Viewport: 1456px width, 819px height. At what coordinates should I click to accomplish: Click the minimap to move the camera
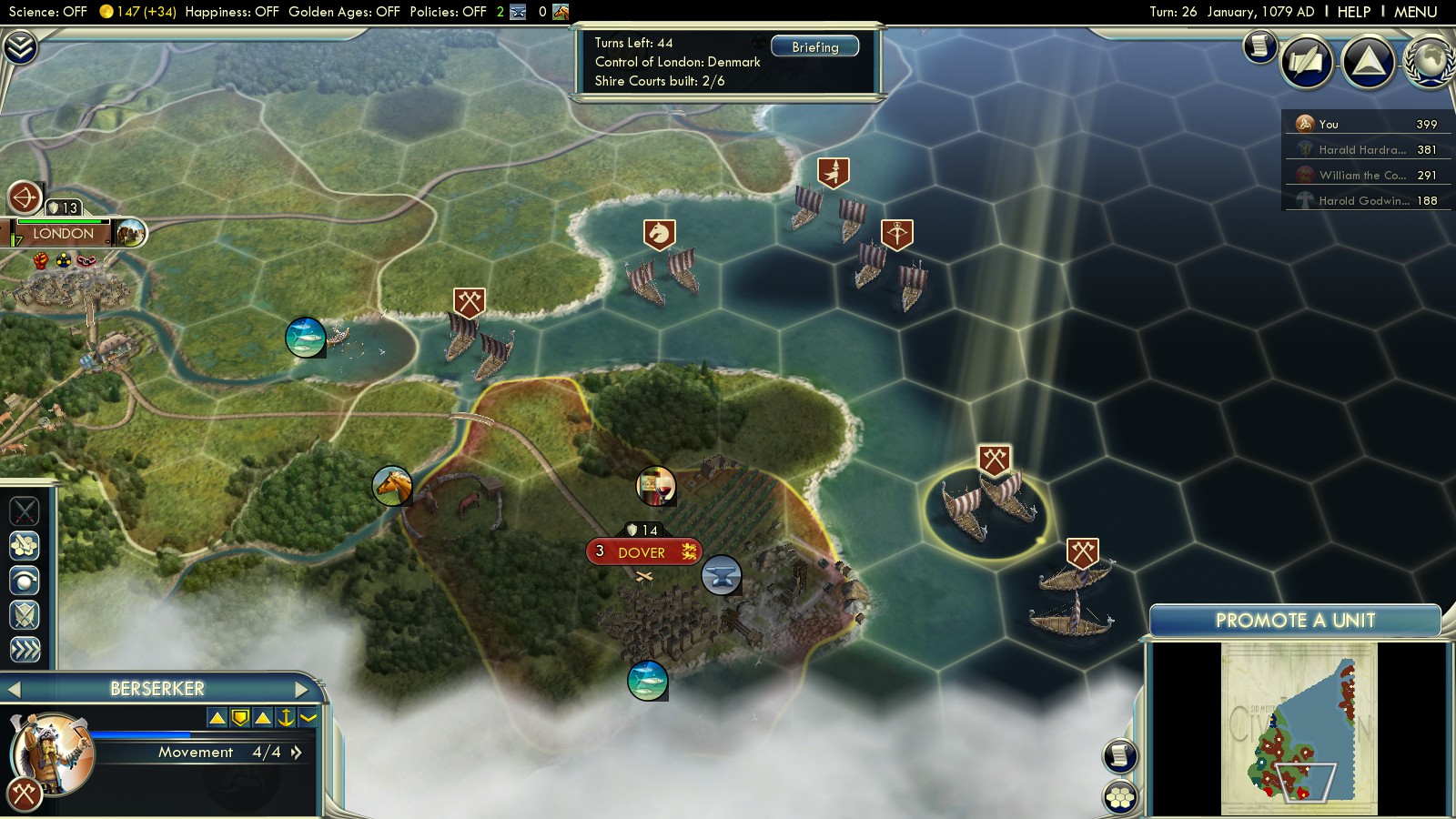pyautogui.click(x=1299, y=728)
